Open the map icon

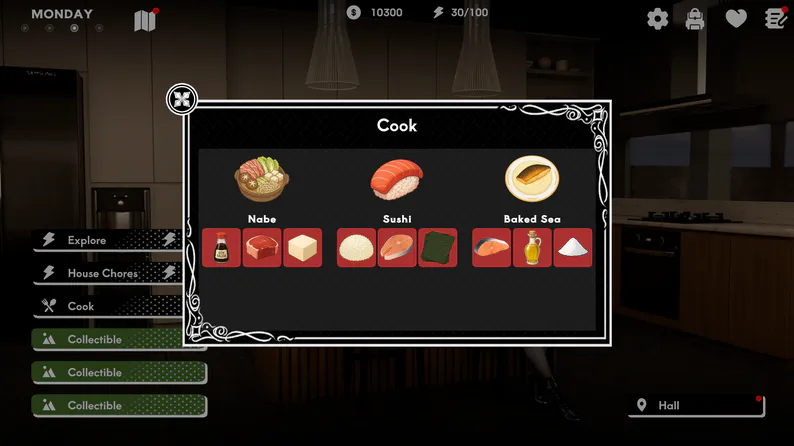pos(145,20)
